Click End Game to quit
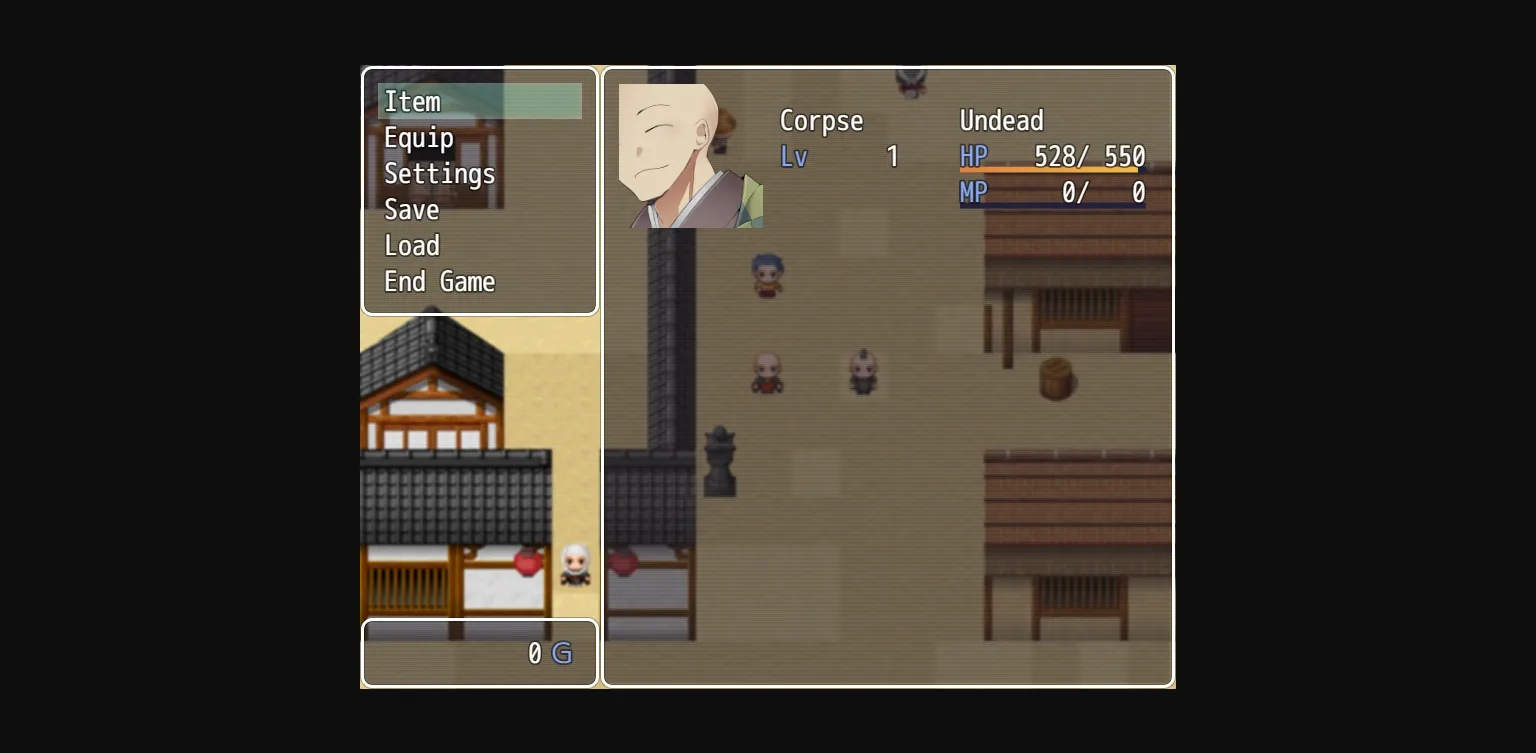1536x753 pixels. [x=439, y=281]
